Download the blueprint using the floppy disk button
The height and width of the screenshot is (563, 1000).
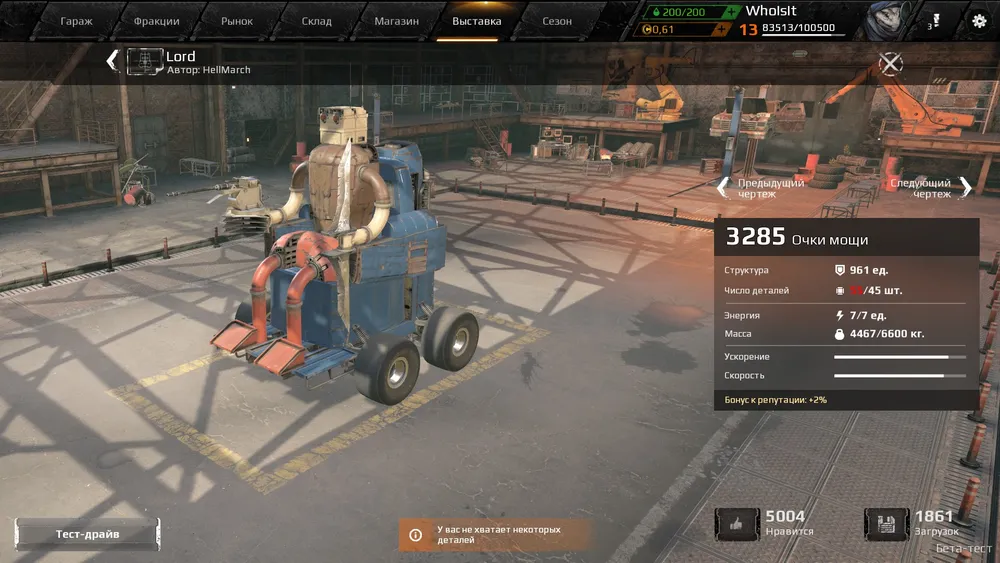pyautogui.click(x=886, y=524)
